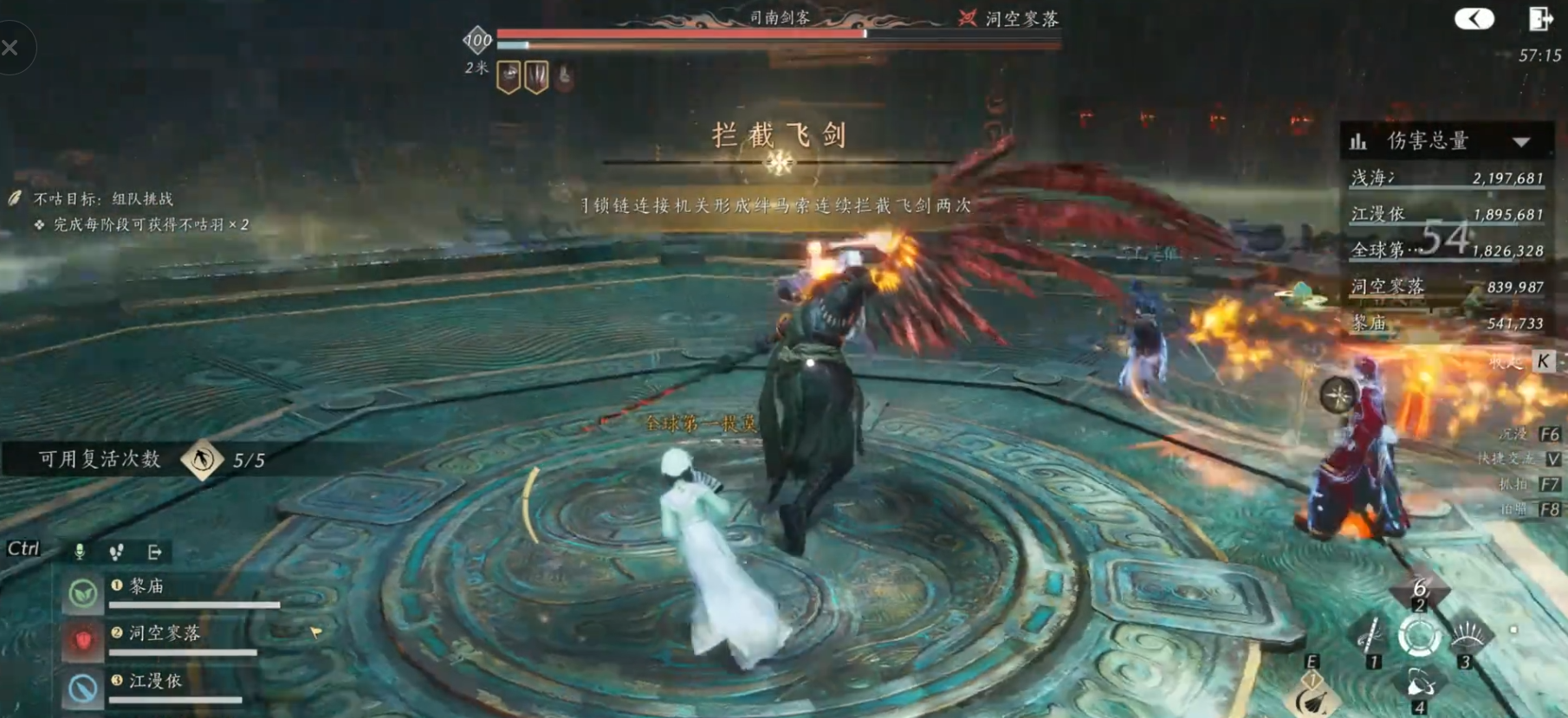This screenshot has height=718, width=1568.
Task: Click the exit door icon
Action: point(1539,18)
